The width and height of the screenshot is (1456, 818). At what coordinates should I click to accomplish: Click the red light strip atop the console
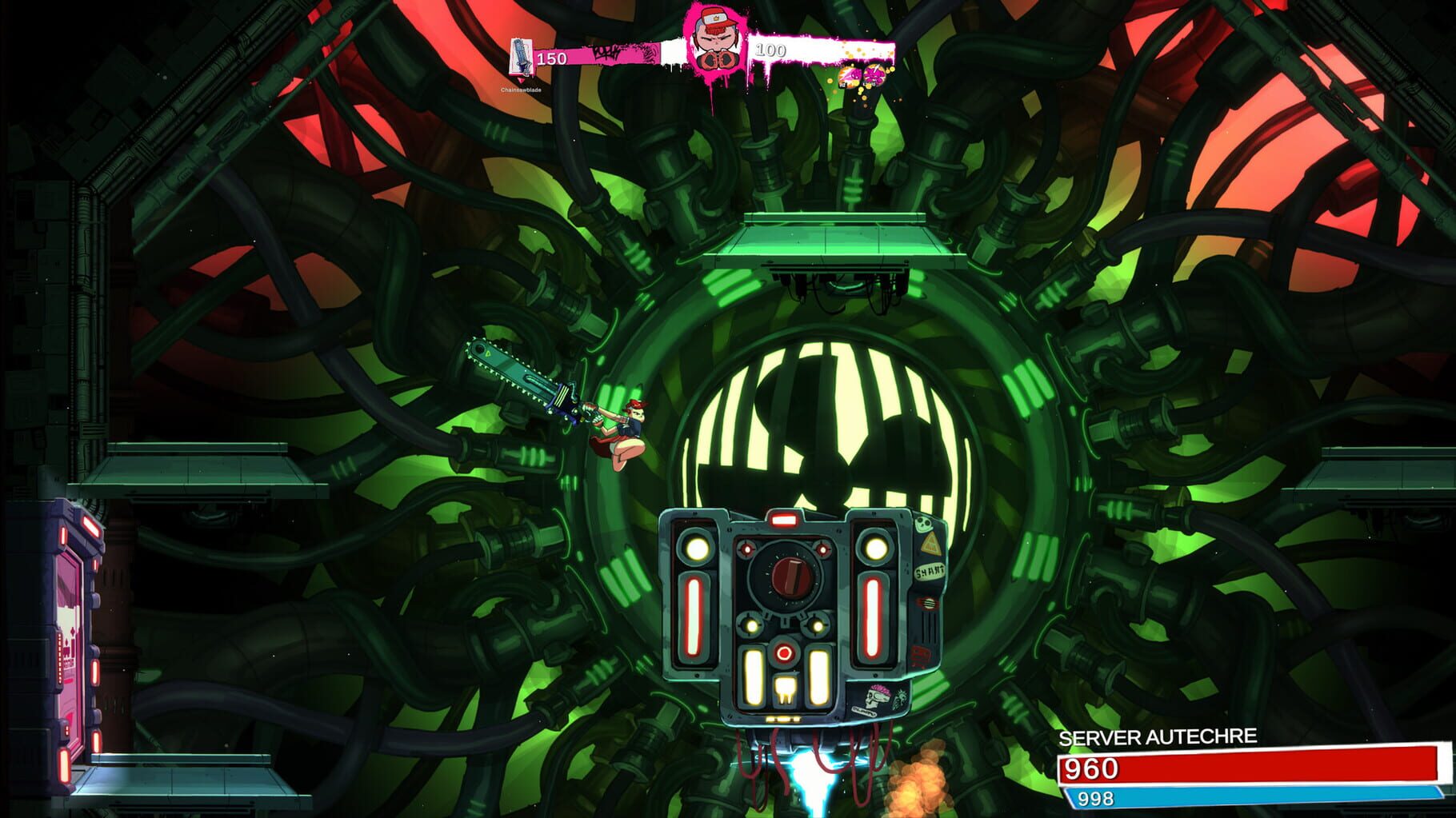click(784, 519)
